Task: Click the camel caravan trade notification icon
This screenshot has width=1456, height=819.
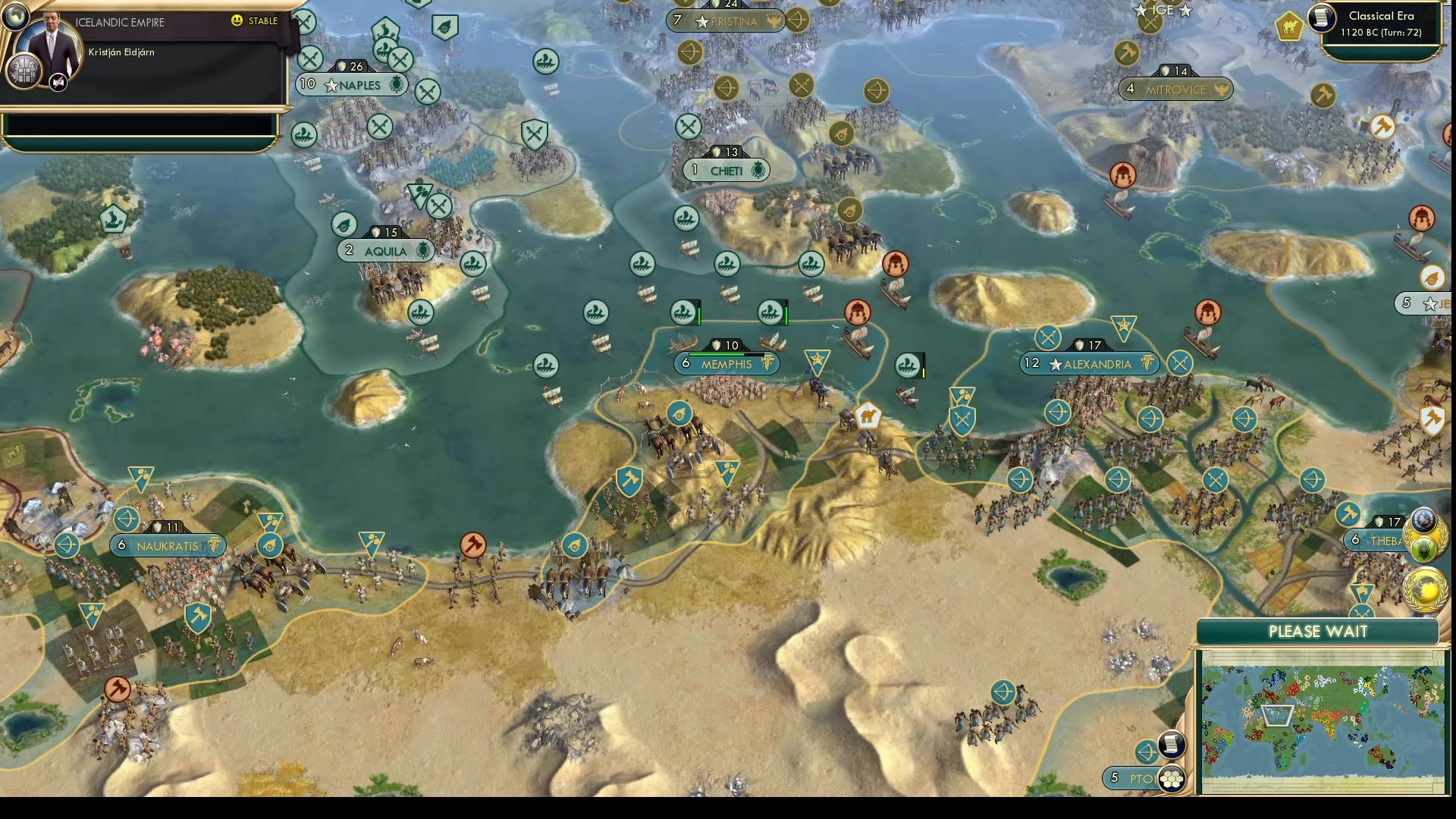Action: (x=1289, y=25)
